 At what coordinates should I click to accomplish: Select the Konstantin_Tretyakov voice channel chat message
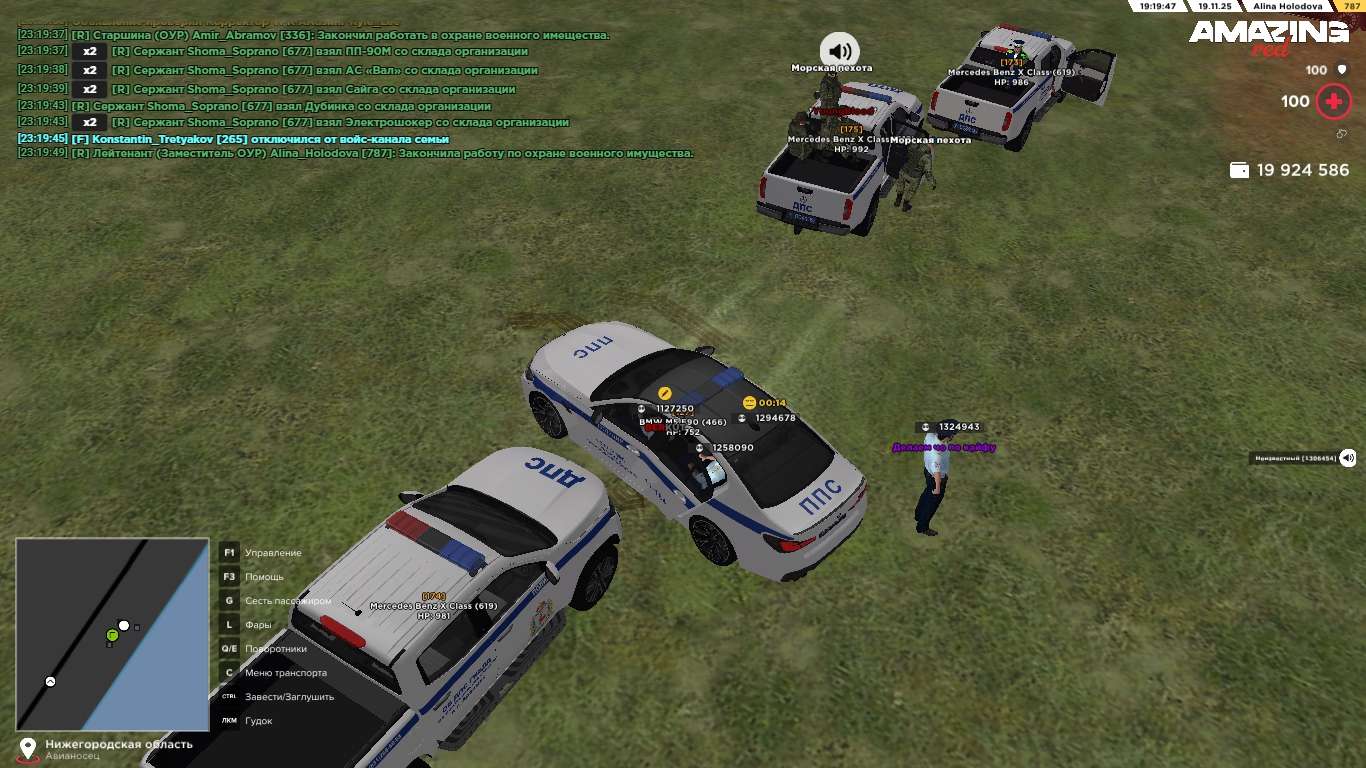233,139
